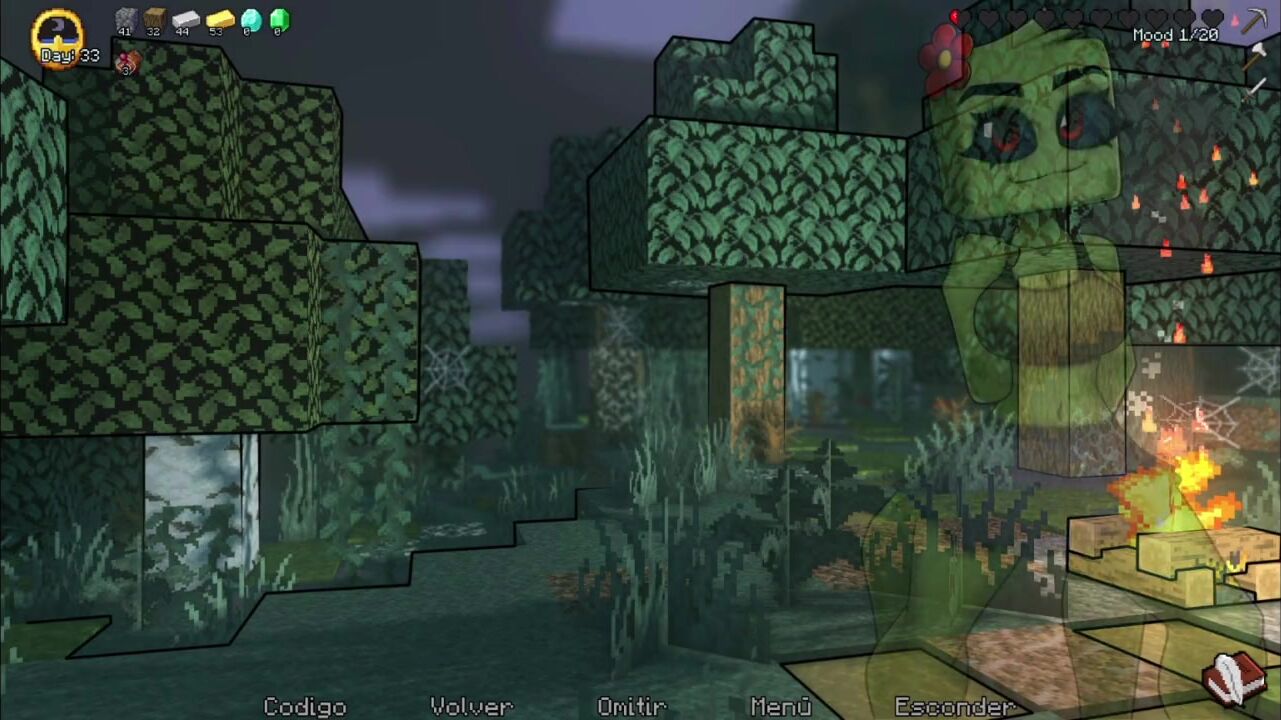
Task: Select the sword tool icon
Action: (x=1254, y=89)
